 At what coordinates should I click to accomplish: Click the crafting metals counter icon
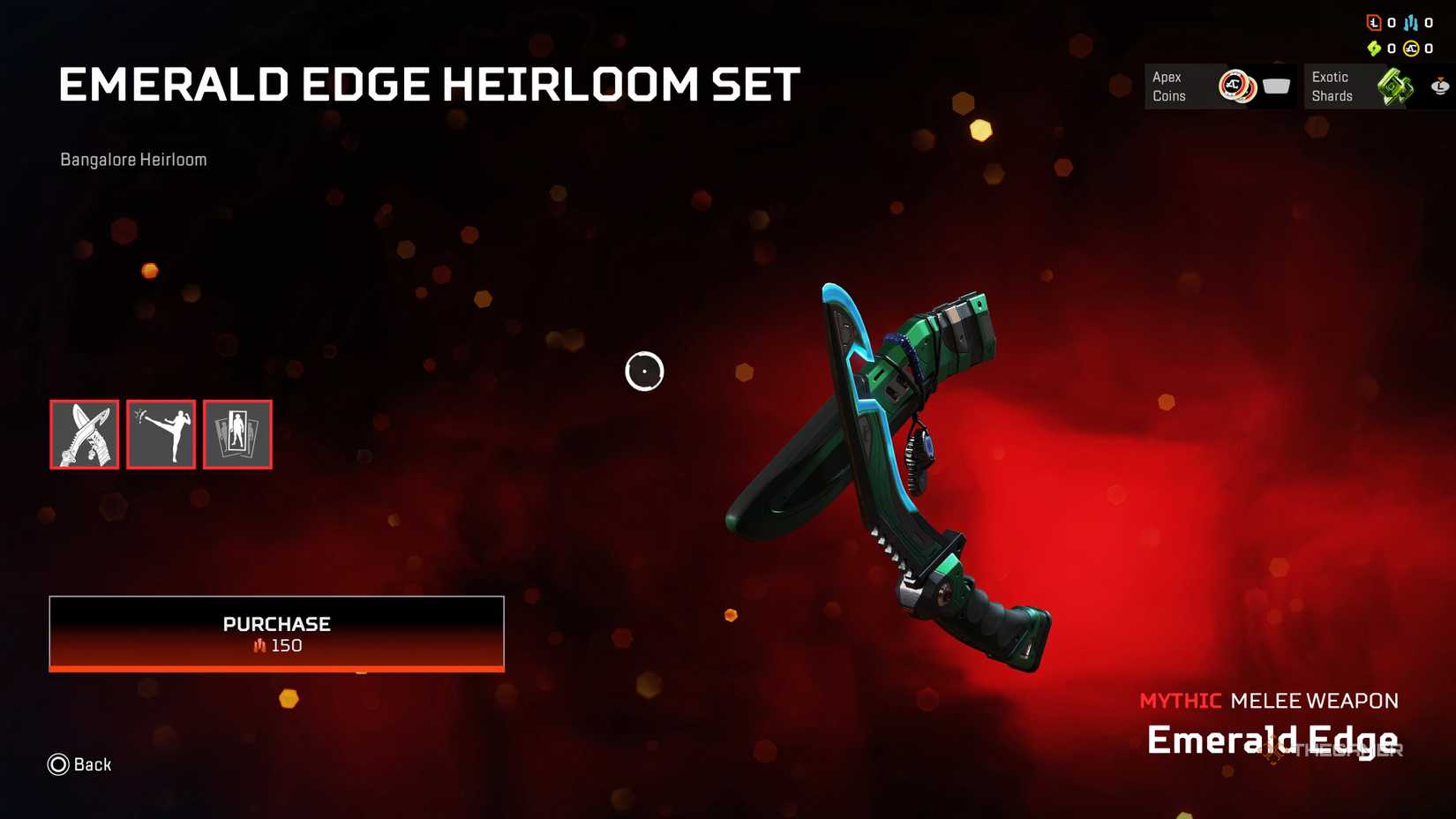1411,23
